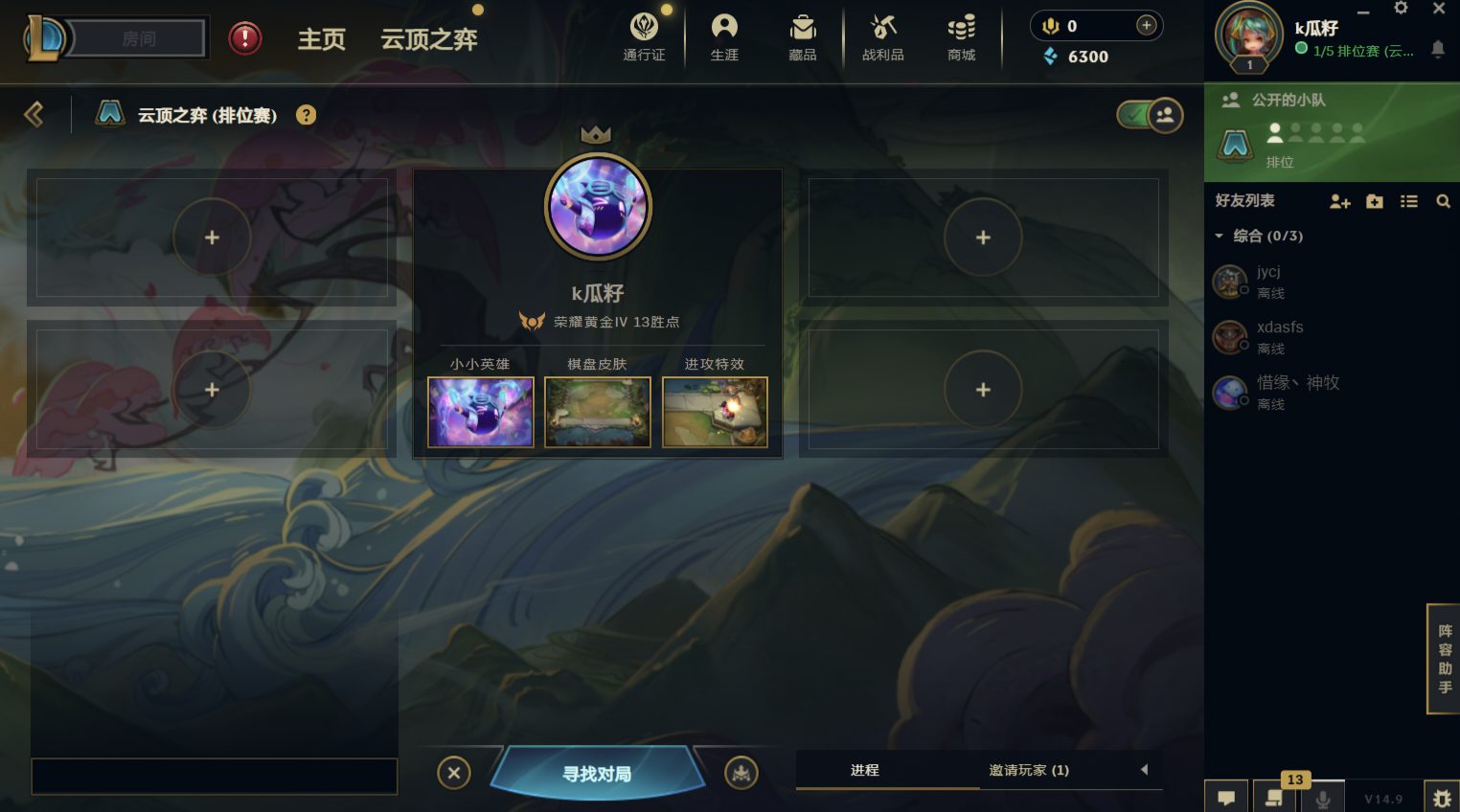The width and height of the screenshot is (1460, 812).
Task: Open the friend search magnifier icon
Action: point(1444,201)
